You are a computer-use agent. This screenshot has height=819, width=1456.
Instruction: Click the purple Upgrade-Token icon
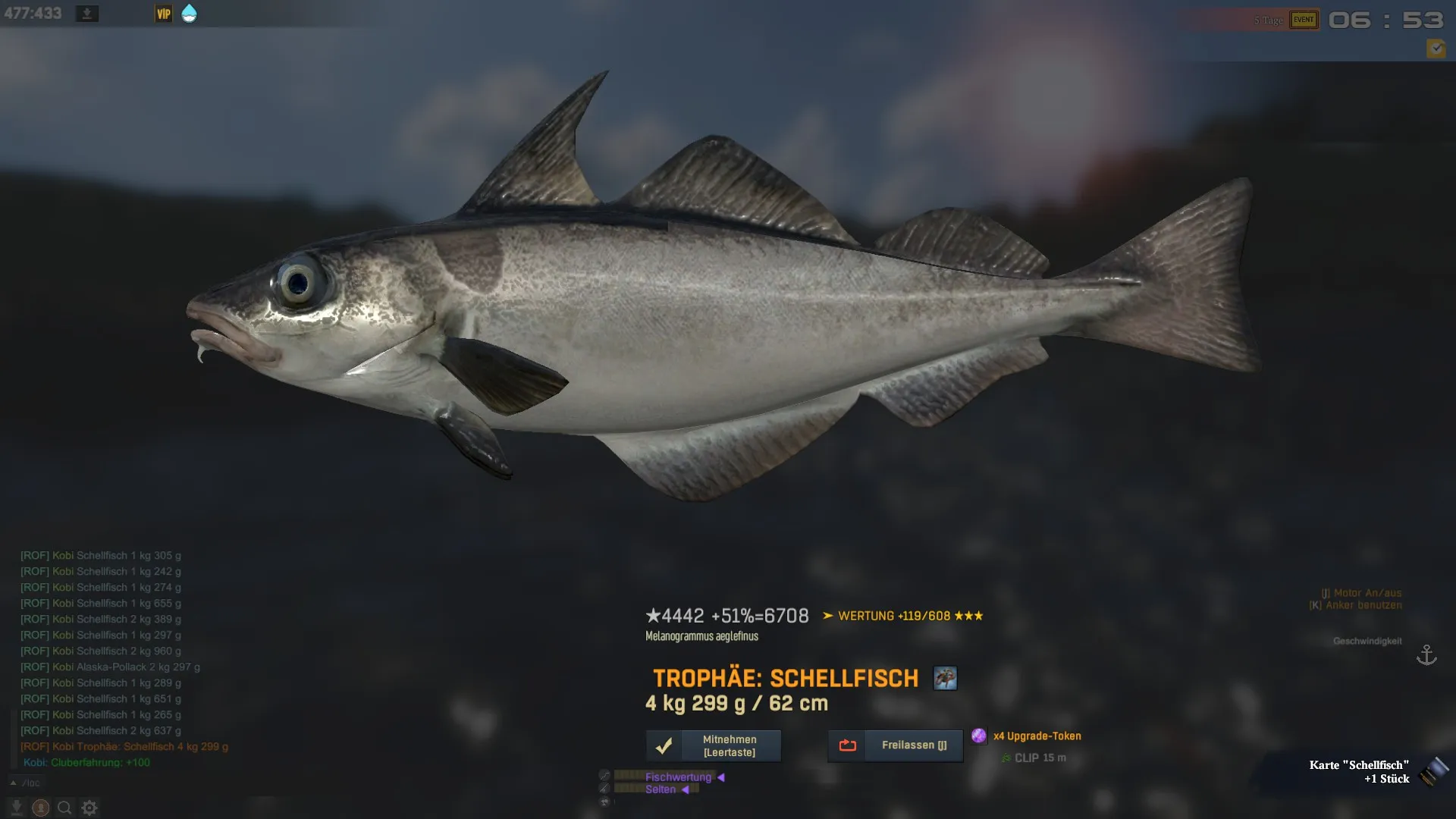(x=979, y=736)
